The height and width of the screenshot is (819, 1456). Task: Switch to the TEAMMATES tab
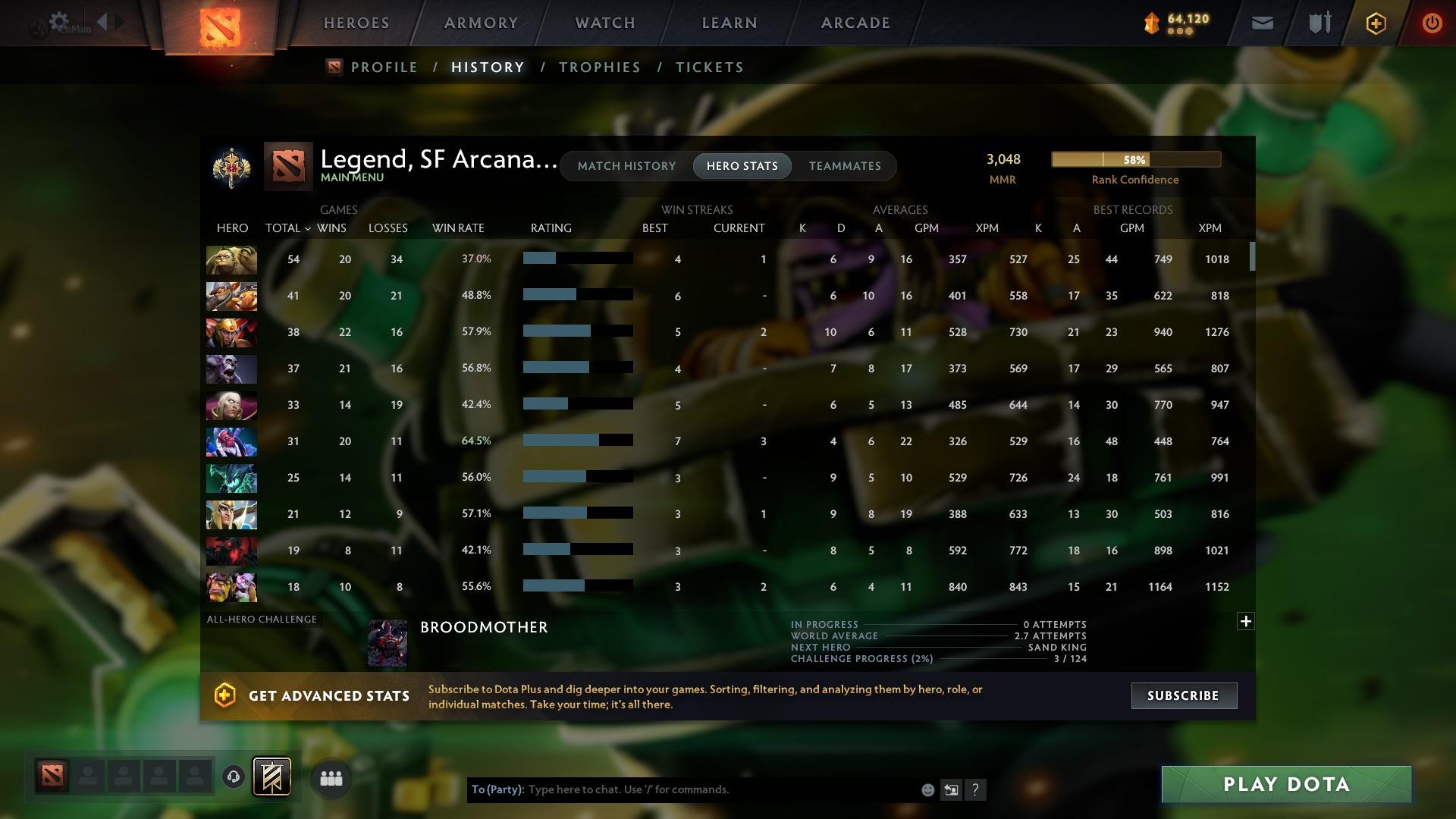point(844,165)
